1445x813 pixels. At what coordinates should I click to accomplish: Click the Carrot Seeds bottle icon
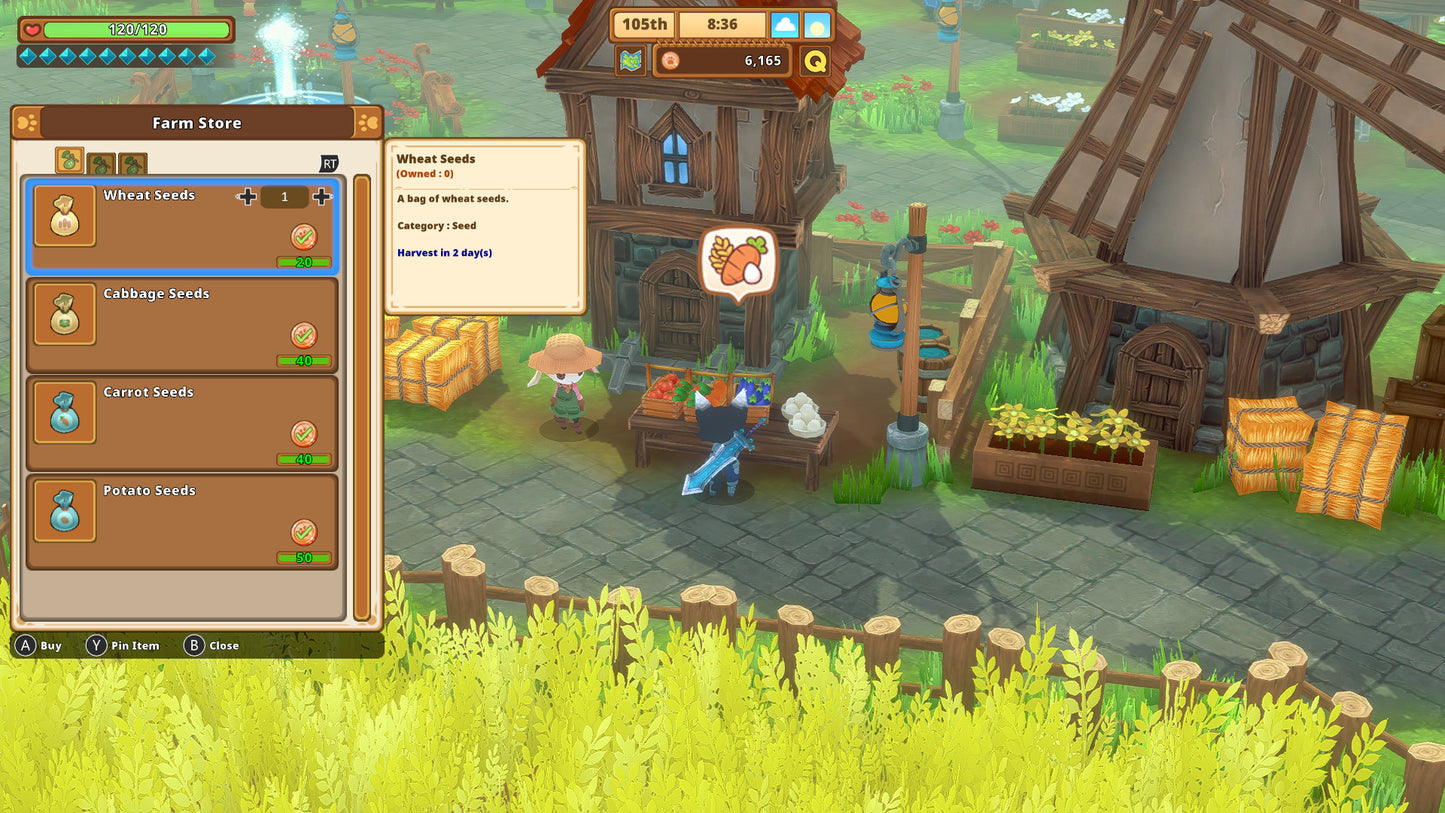[64, 412]
